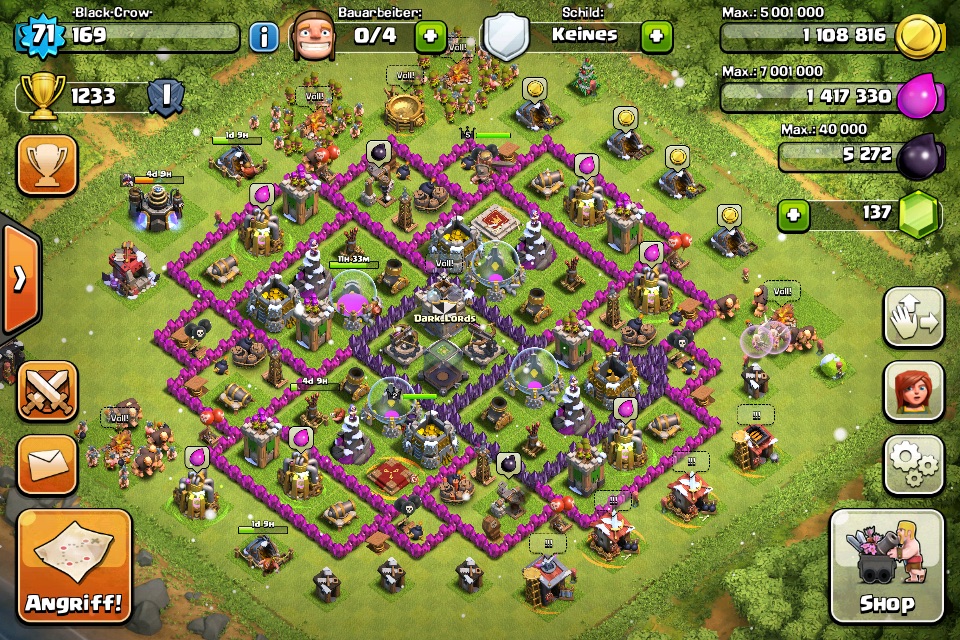Open the Shop
This screenshot has width=960, height=640.
coord(886,565)
